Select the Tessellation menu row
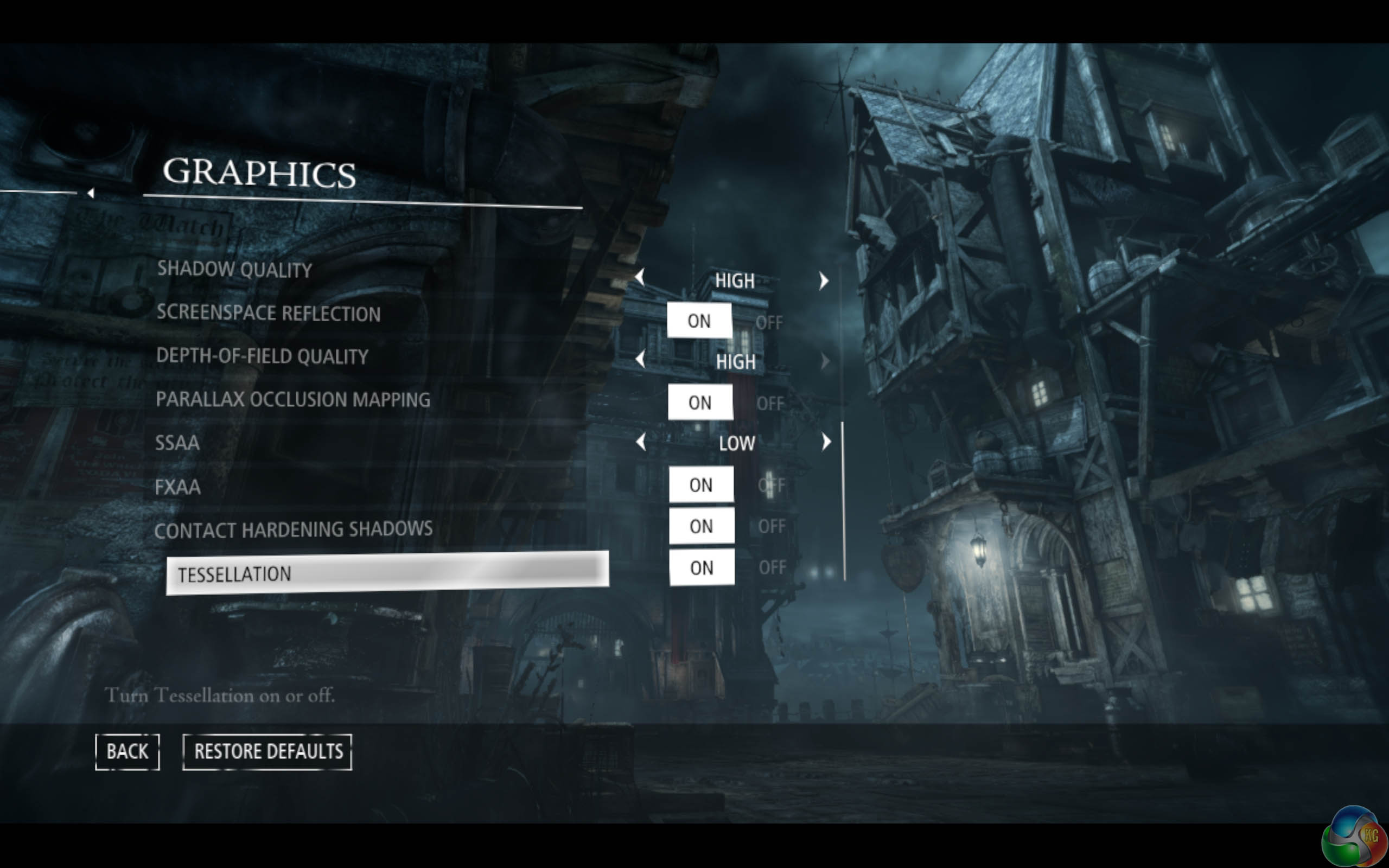 387,573
